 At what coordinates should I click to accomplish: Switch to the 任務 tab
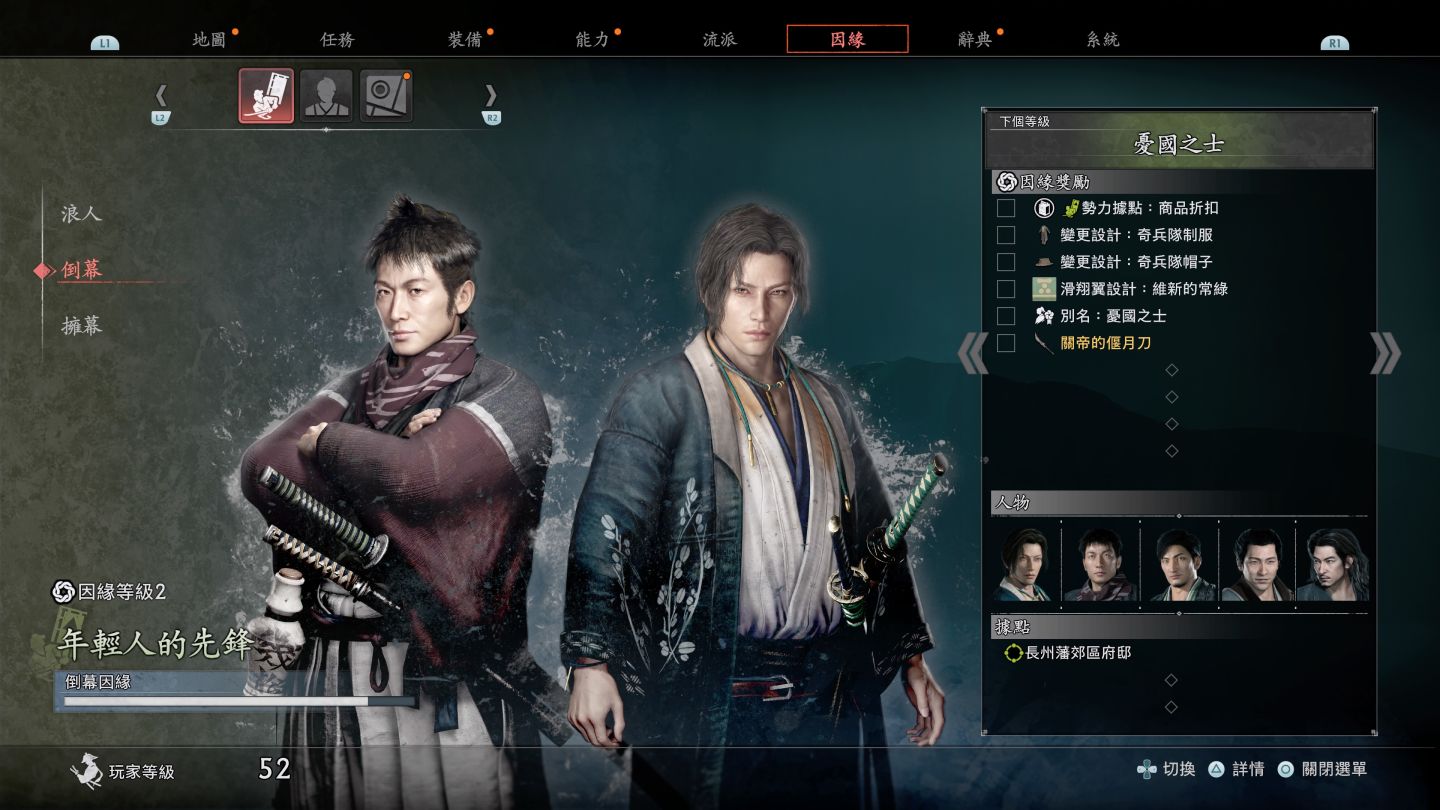point(337,40)
